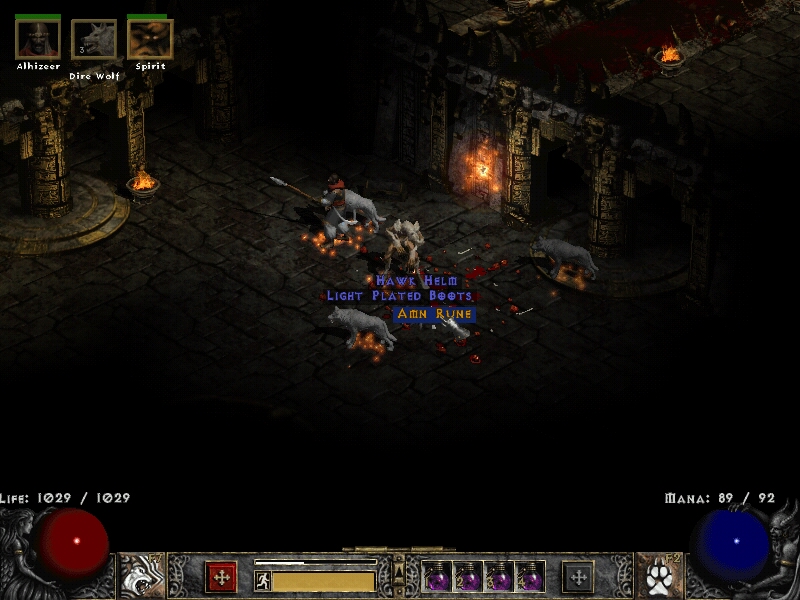This screenshot has width=800, height=600.
Task: Pick up the Amn Rune label
Action: click(x=434, y=314)
